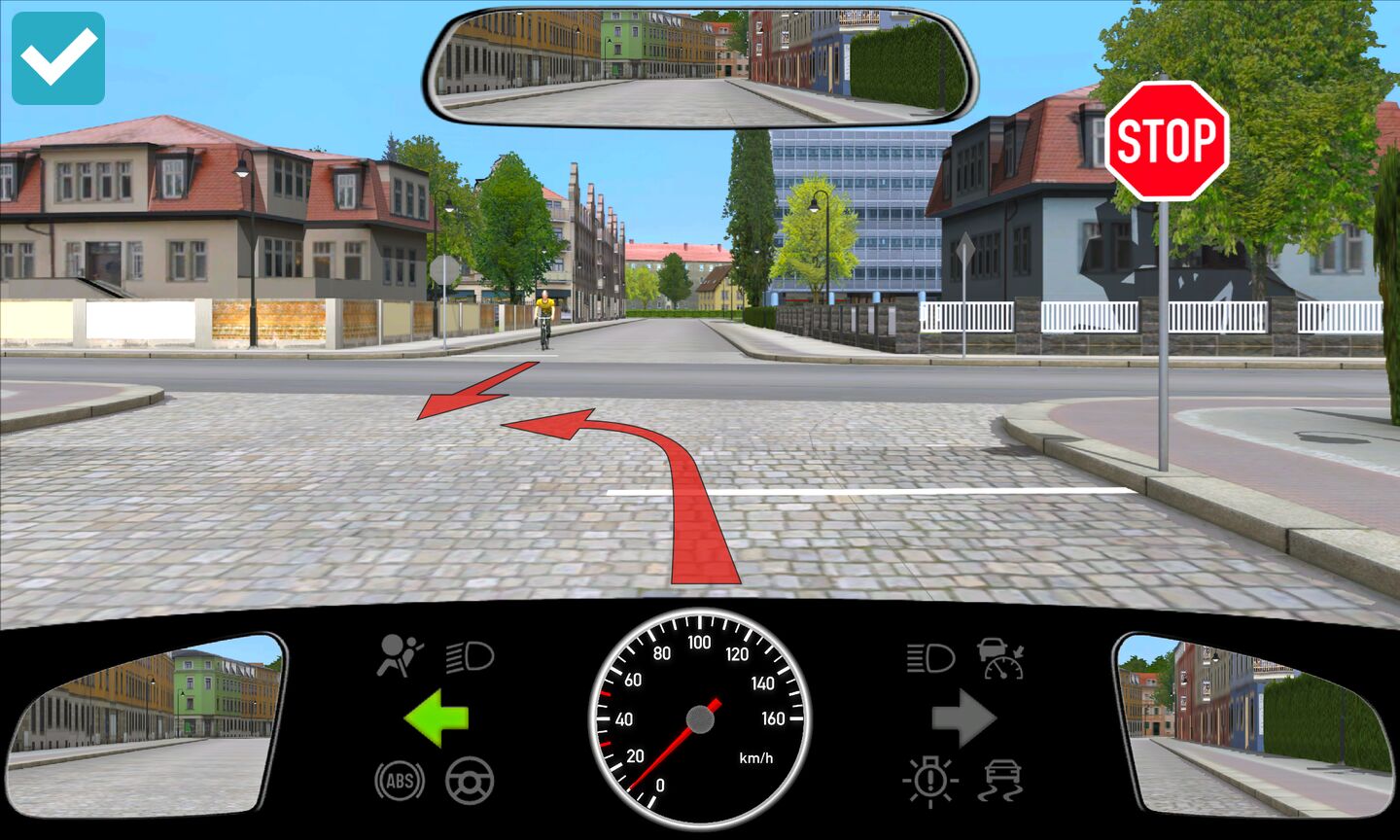This screenshot has height=840, width=1400.
Task: Look at the right side mirror
Action: tap(1255, 723)
